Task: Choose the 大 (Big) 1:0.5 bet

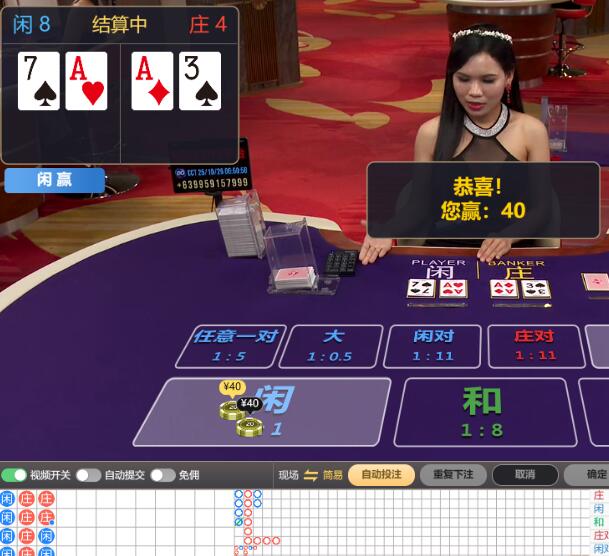Action: [x=331, y=345]
